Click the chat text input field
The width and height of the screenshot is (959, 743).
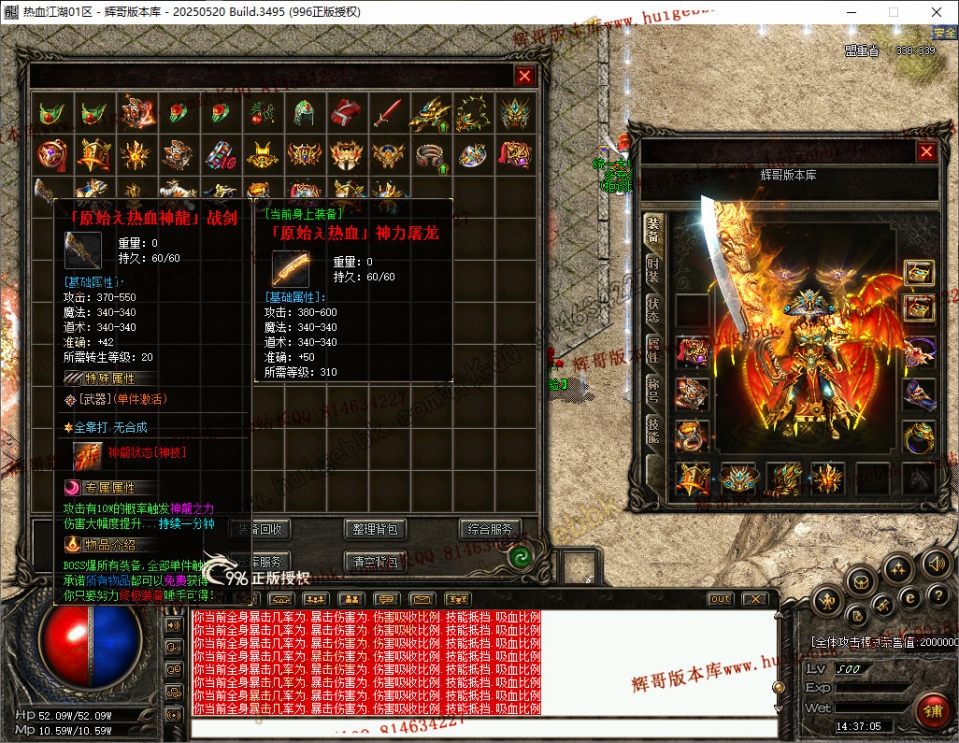point(480,727)
